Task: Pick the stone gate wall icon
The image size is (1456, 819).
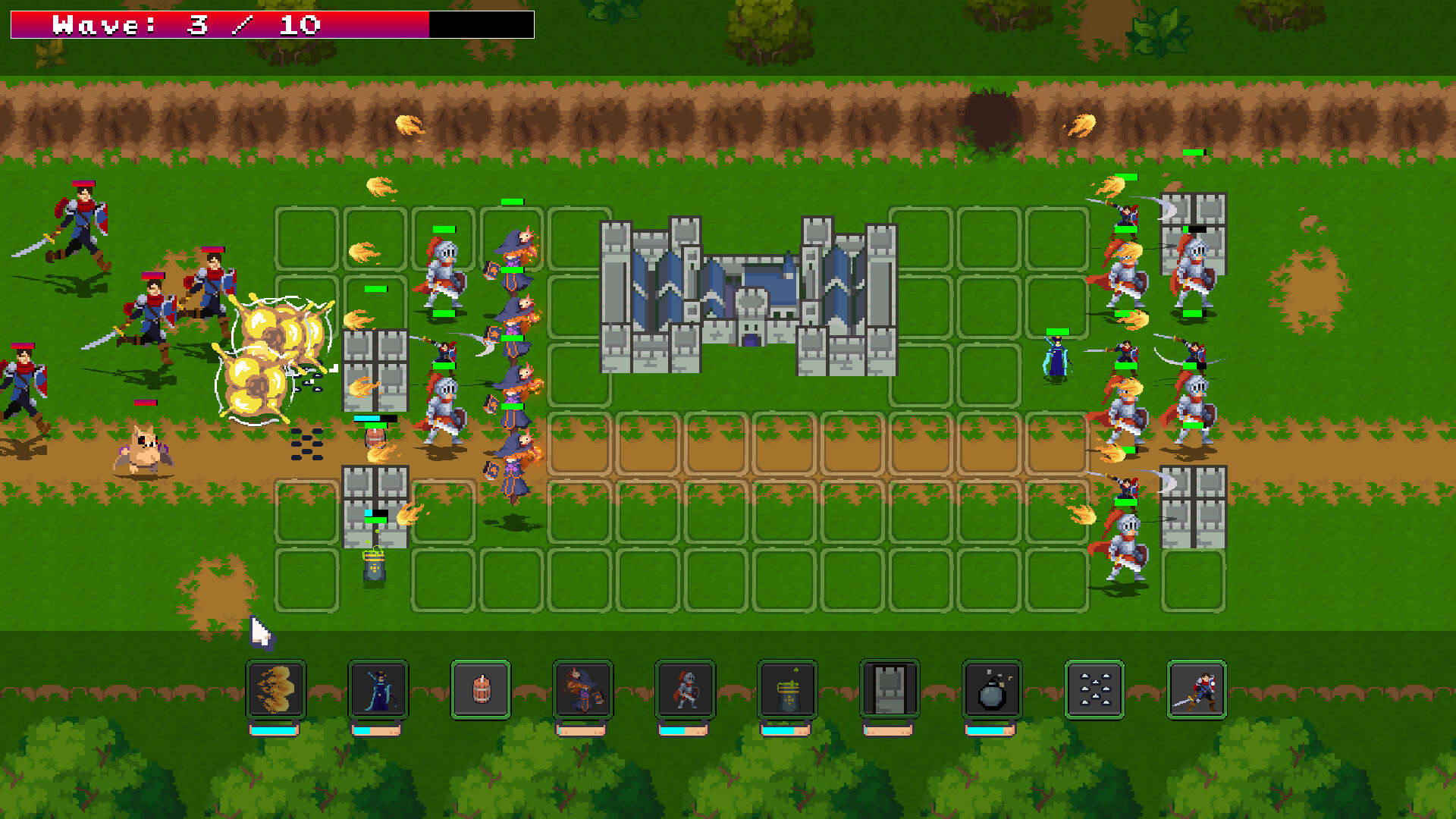Action: (891, 690)
